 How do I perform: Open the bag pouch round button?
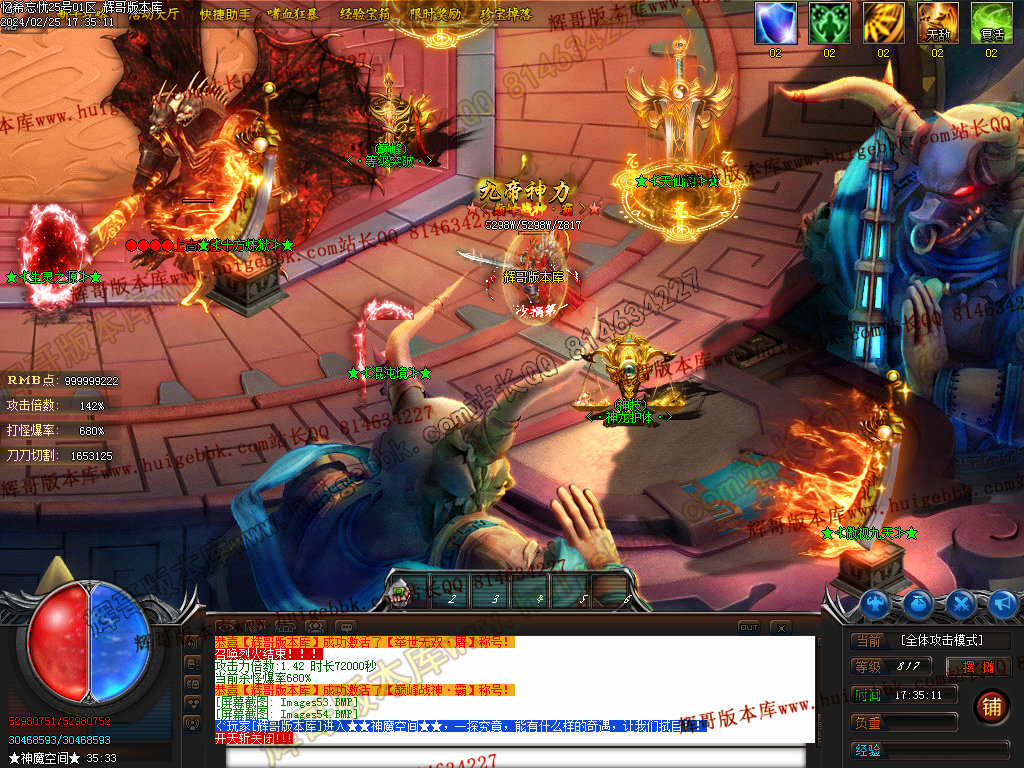[919, 603]
